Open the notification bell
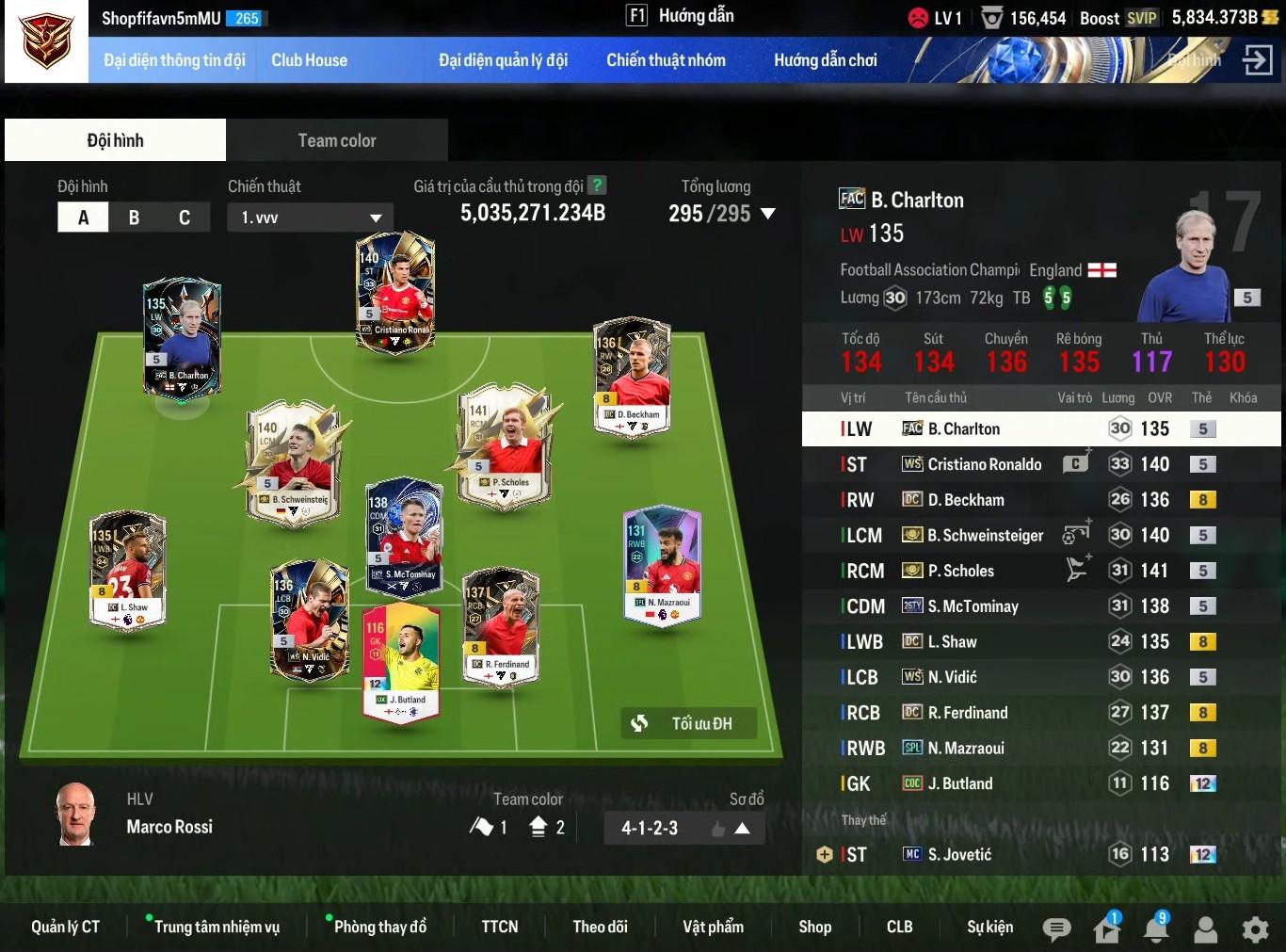The height and width of the screenshot is (952, 1286). tap(1155, 929)
